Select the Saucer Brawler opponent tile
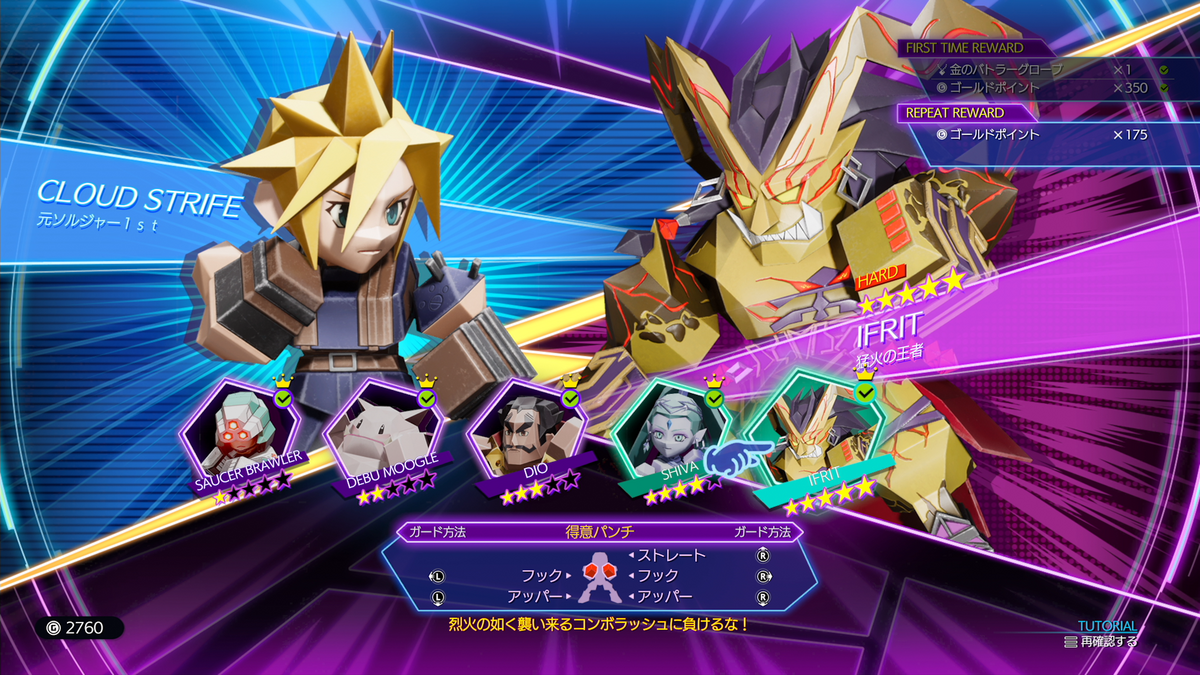This screenshot has height=675, width=1200. pos(238,430)
